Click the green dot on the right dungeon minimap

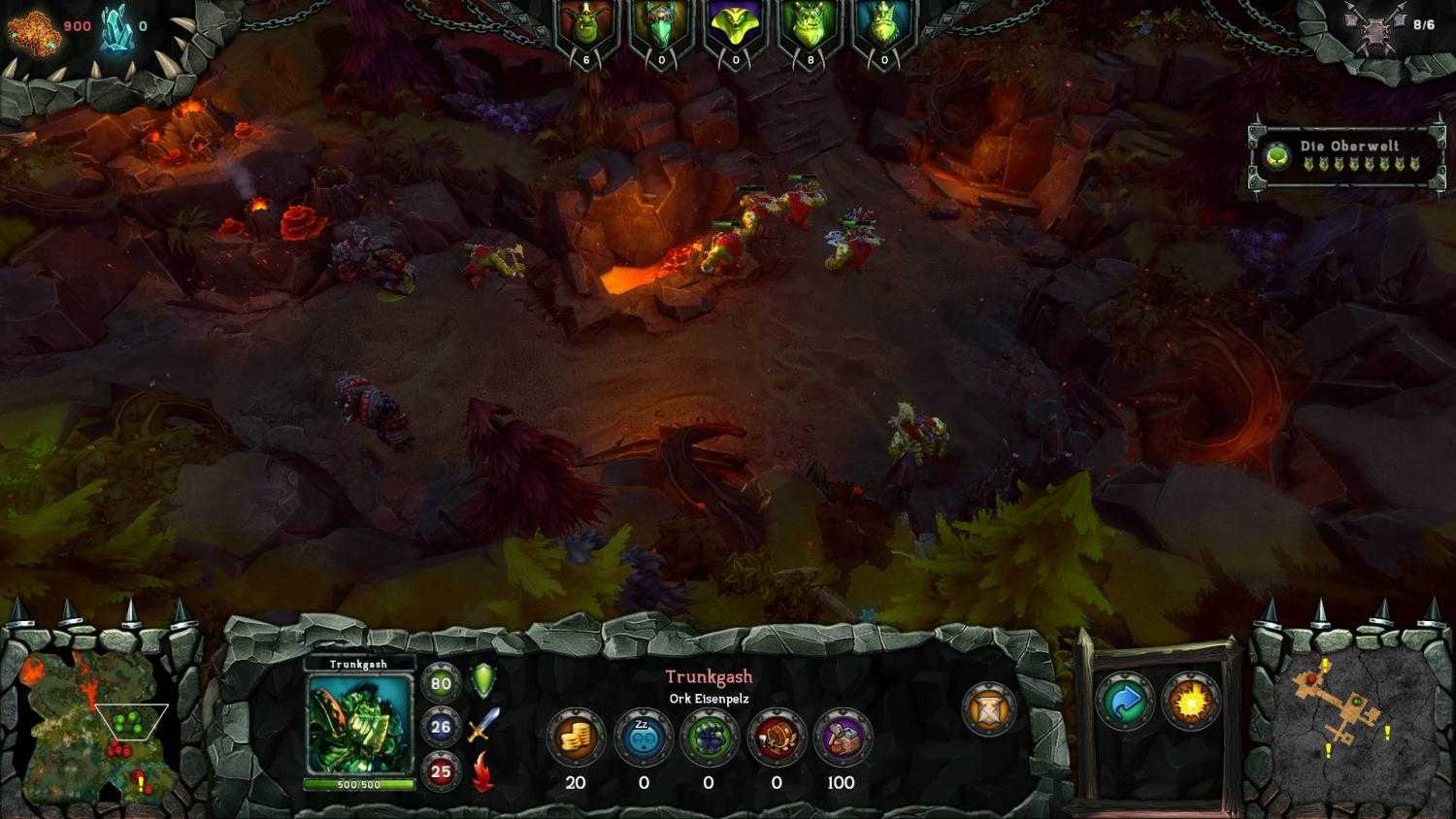(x=1357, y=701)
